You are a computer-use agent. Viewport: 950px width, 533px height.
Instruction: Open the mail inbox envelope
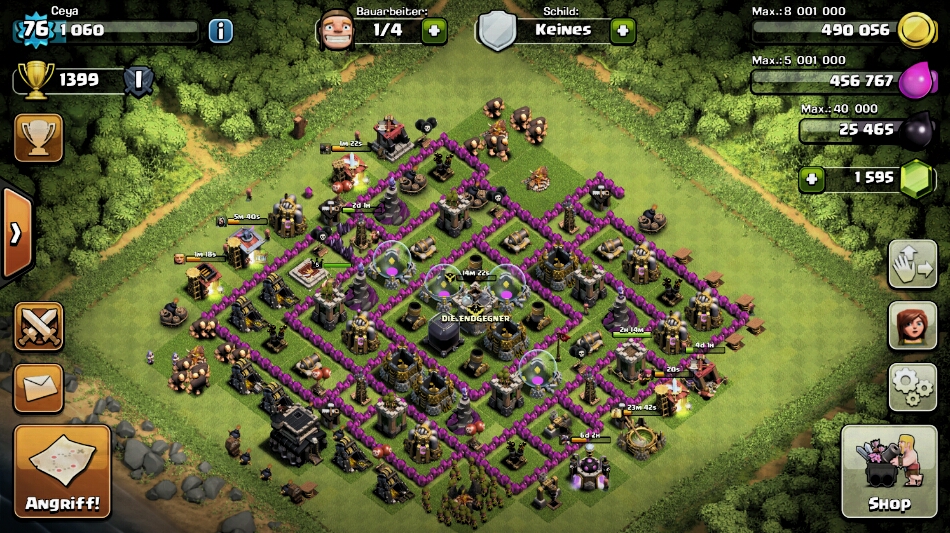[38, 387]
